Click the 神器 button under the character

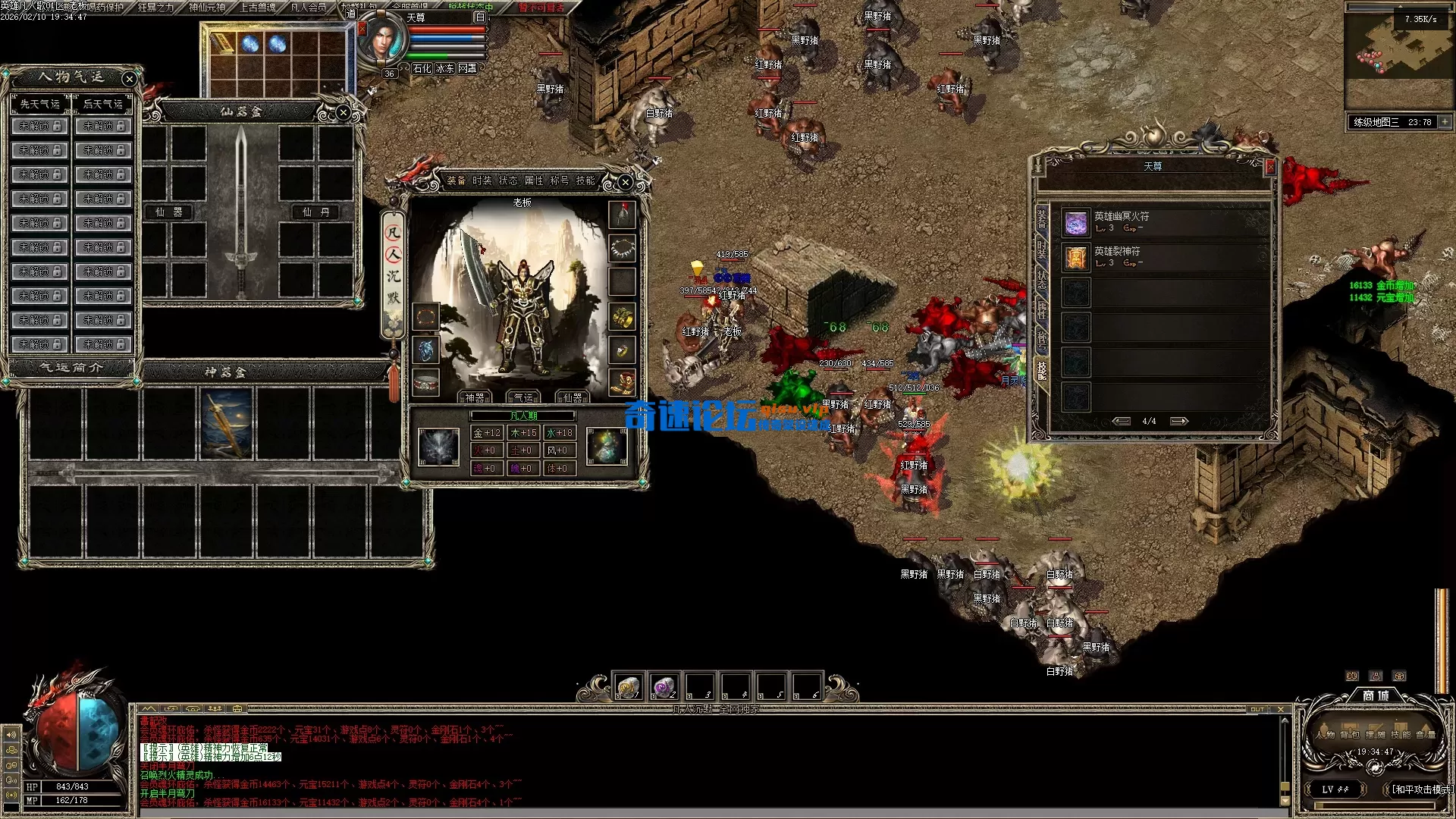tap(475, 397)
